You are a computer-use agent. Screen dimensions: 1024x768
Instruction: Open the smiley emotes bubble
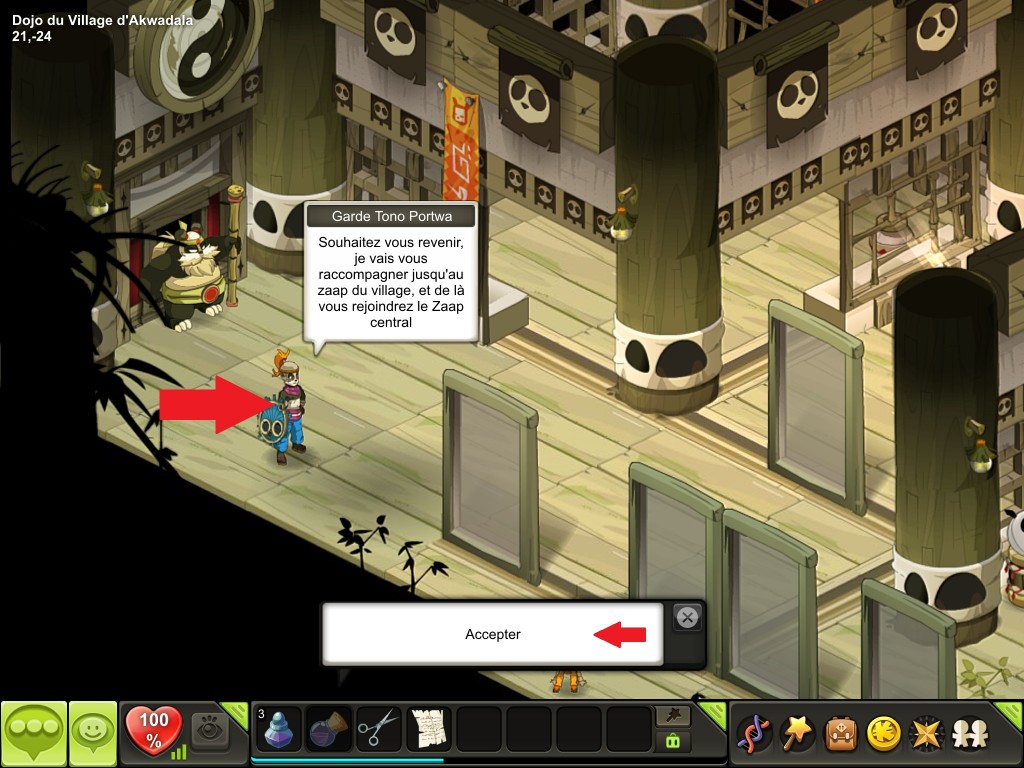pos(93,734)
